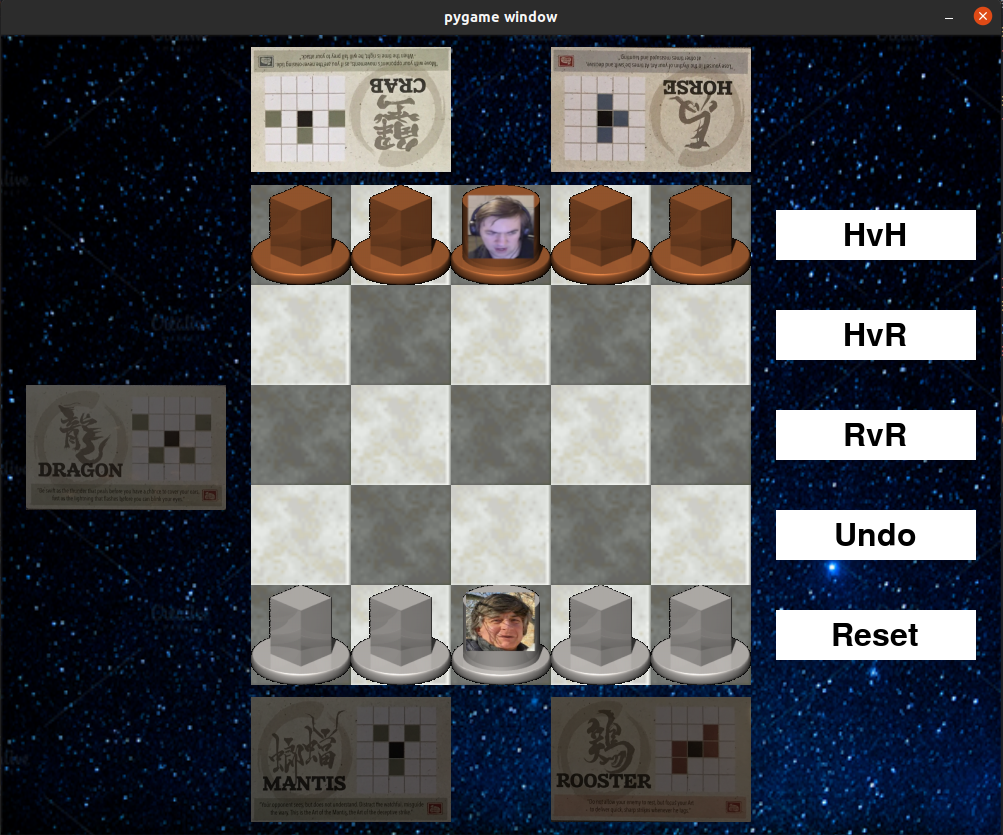Choose the HvR game mode
This screenshot has width=1003, height=835.
click(875, 335)
